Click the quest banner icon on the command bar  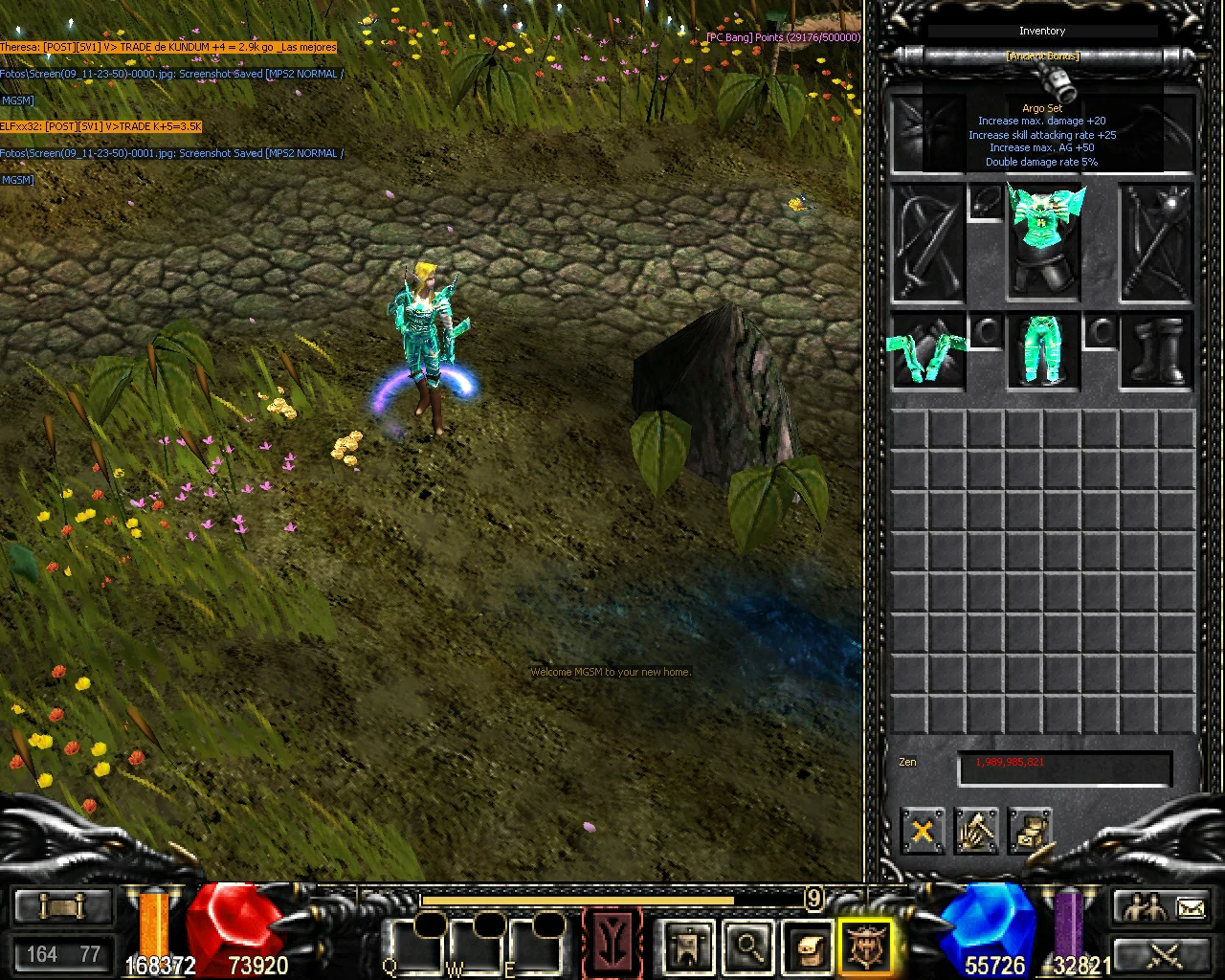tap(687, 947)
